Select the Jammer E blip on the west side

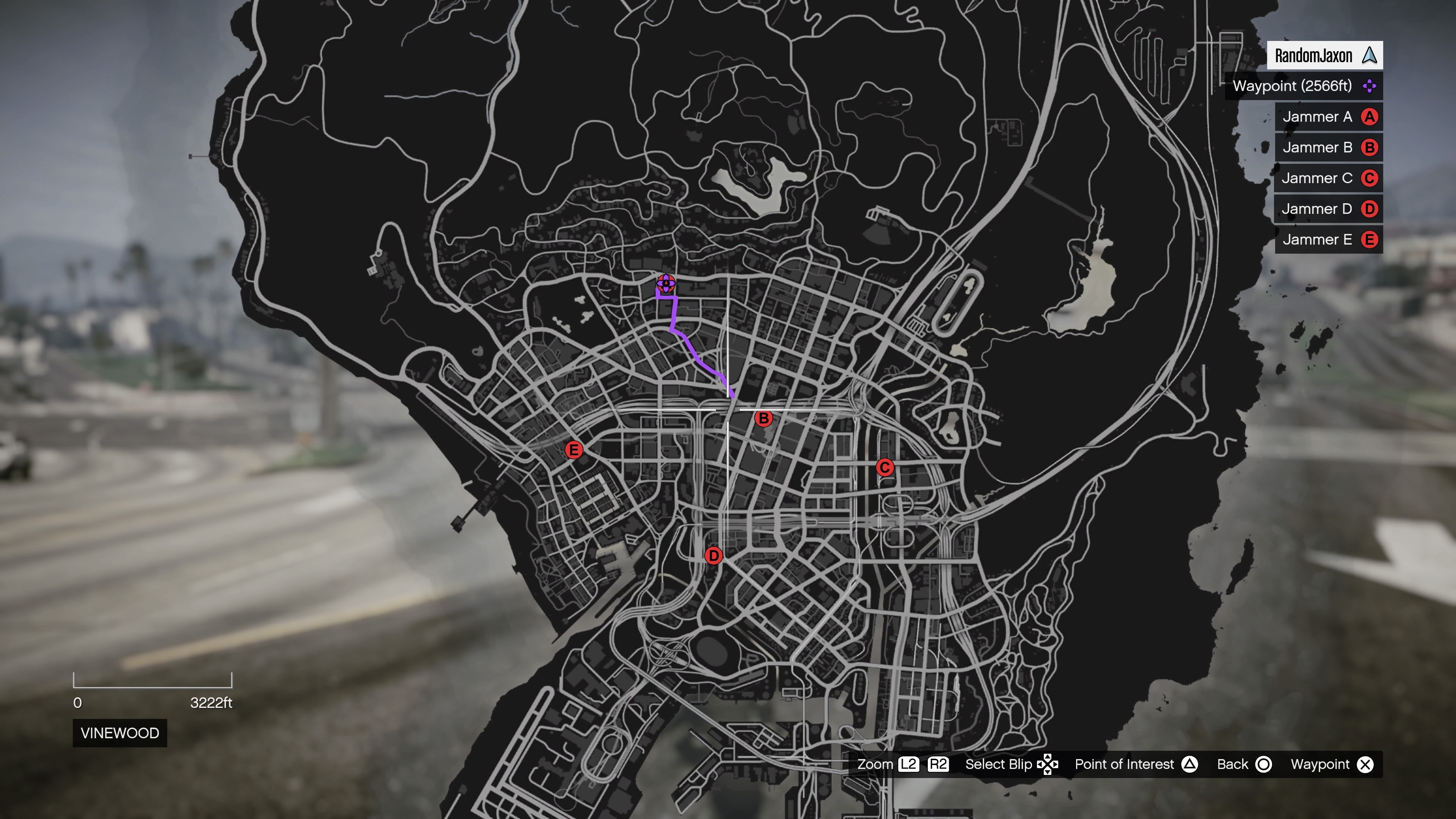[x=574, y=450]
